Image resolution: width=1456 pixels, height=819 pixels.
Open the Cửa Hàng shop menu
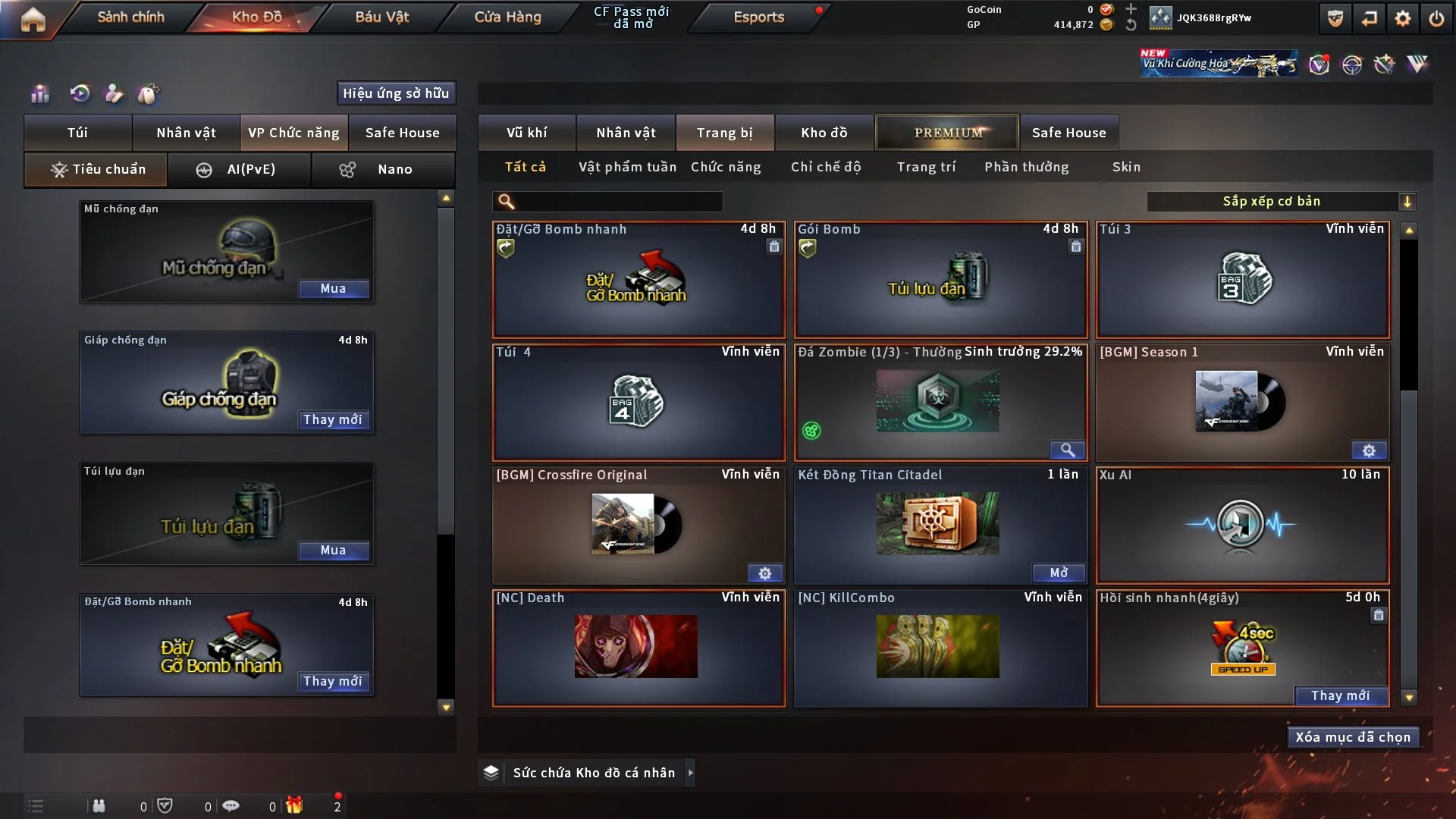[x=507, y=17]
